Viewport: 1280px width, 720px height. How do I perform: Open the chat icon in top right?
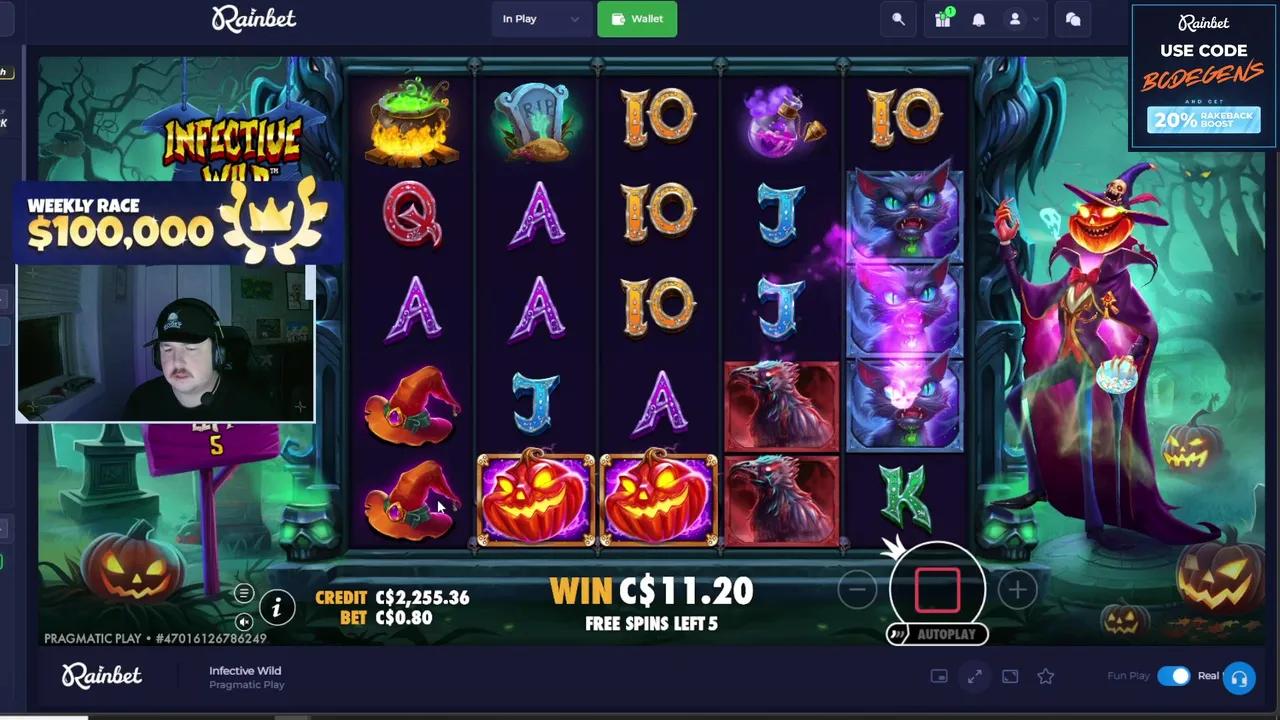1072,19
